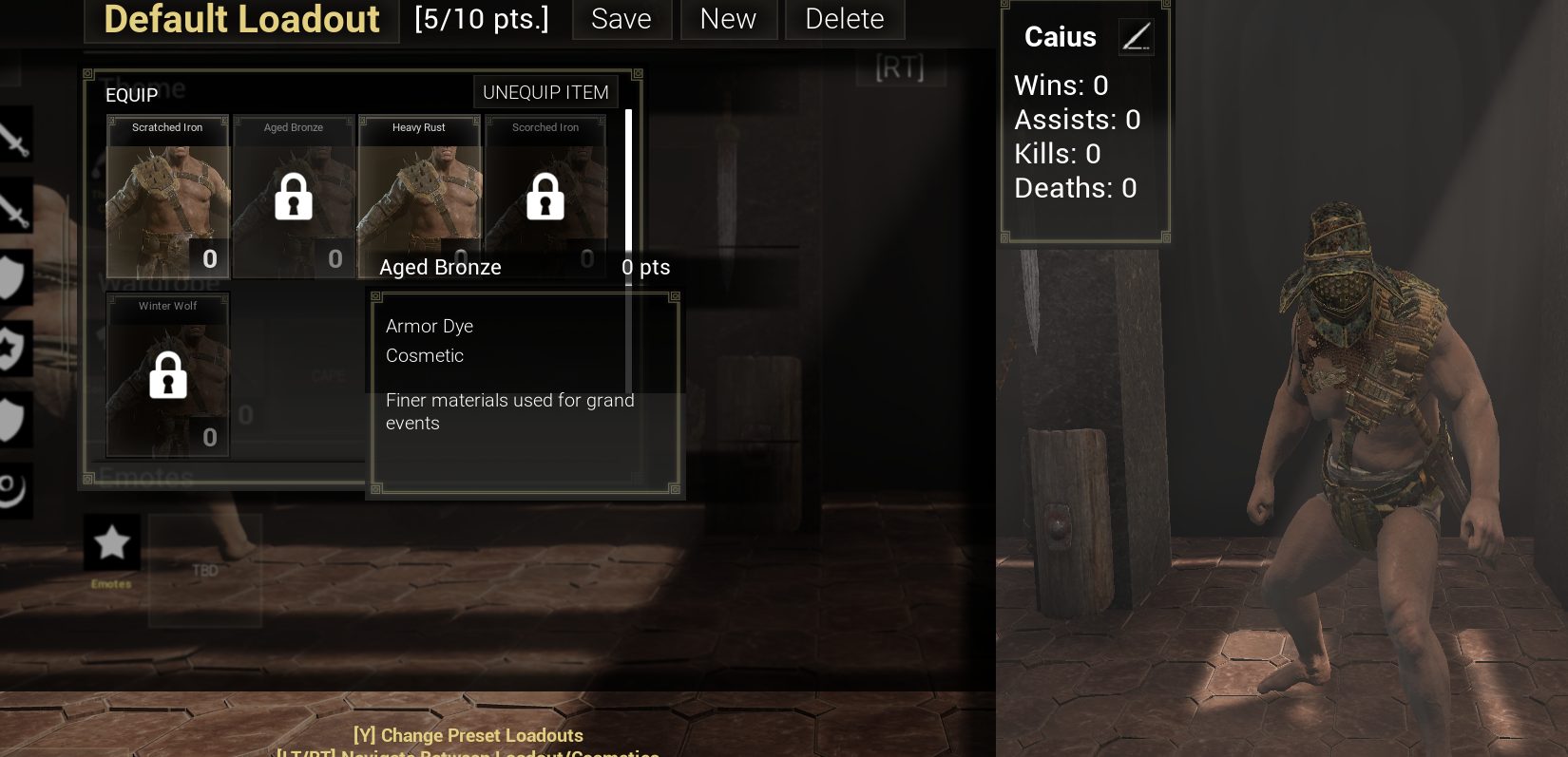Rename the Default Loadout title
The width and height of the screenshot is (1568, 757).
[x=241, y=19]
